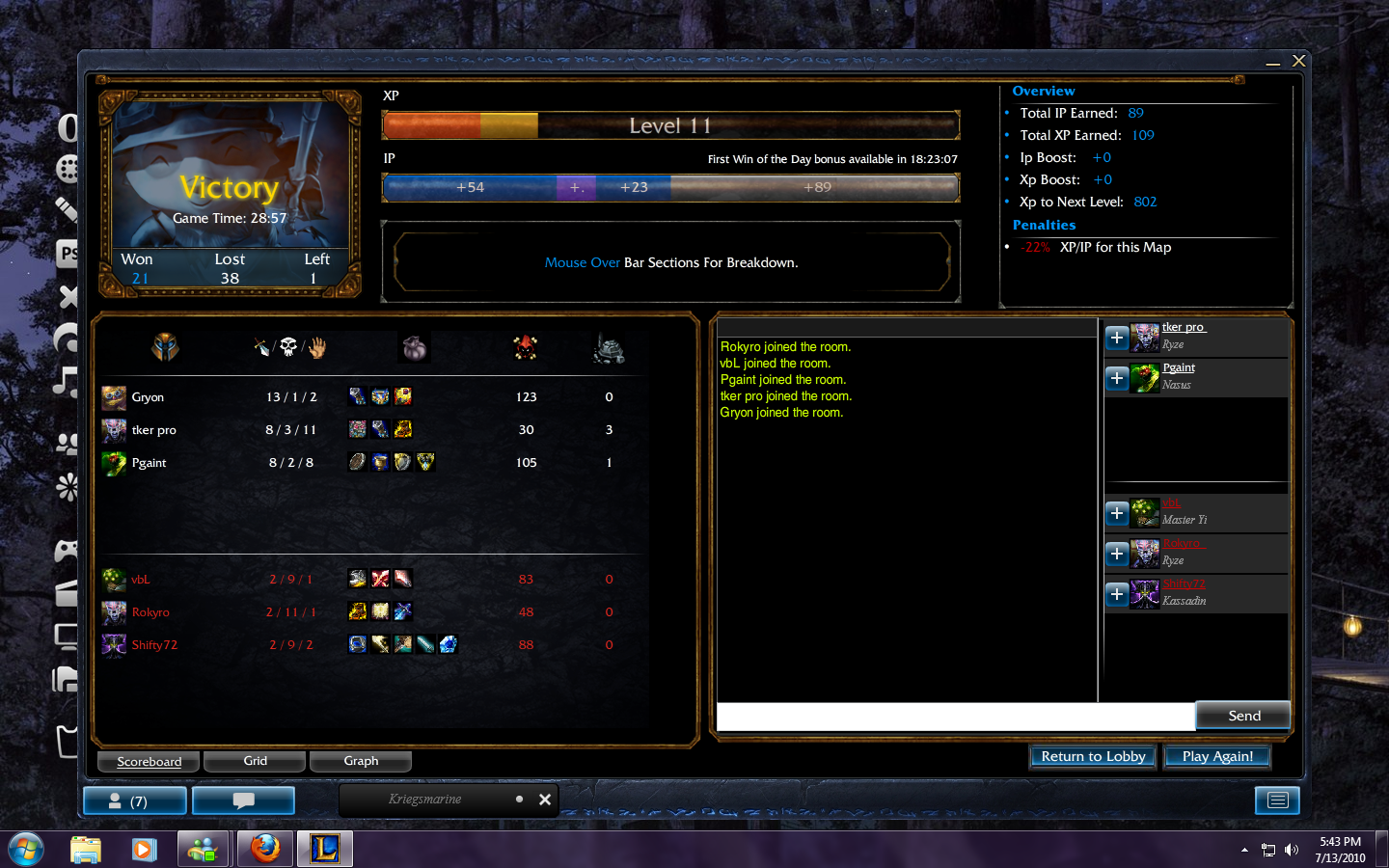
Task: Switch to the Scoreboard tab
Action: click(149, 762)
